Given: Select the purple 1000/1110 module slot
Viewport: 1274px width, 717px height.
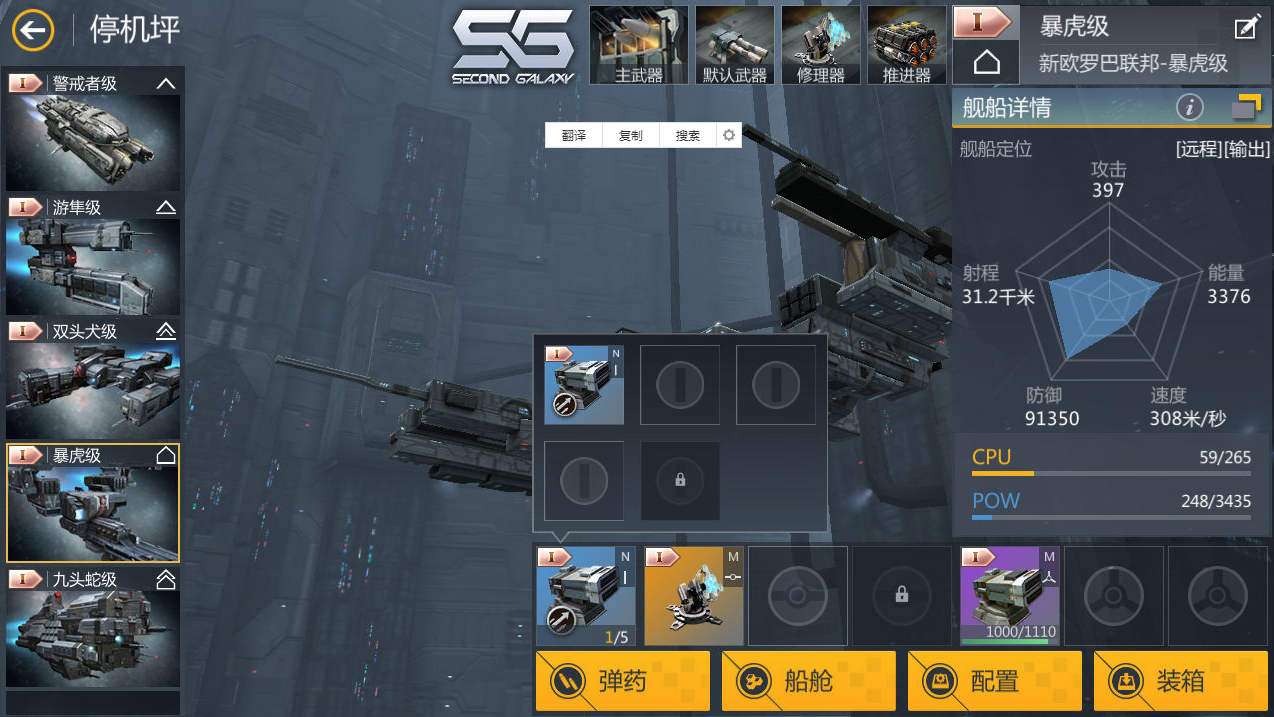Looking at the screenshot, I should click(x=1009, y=596).
